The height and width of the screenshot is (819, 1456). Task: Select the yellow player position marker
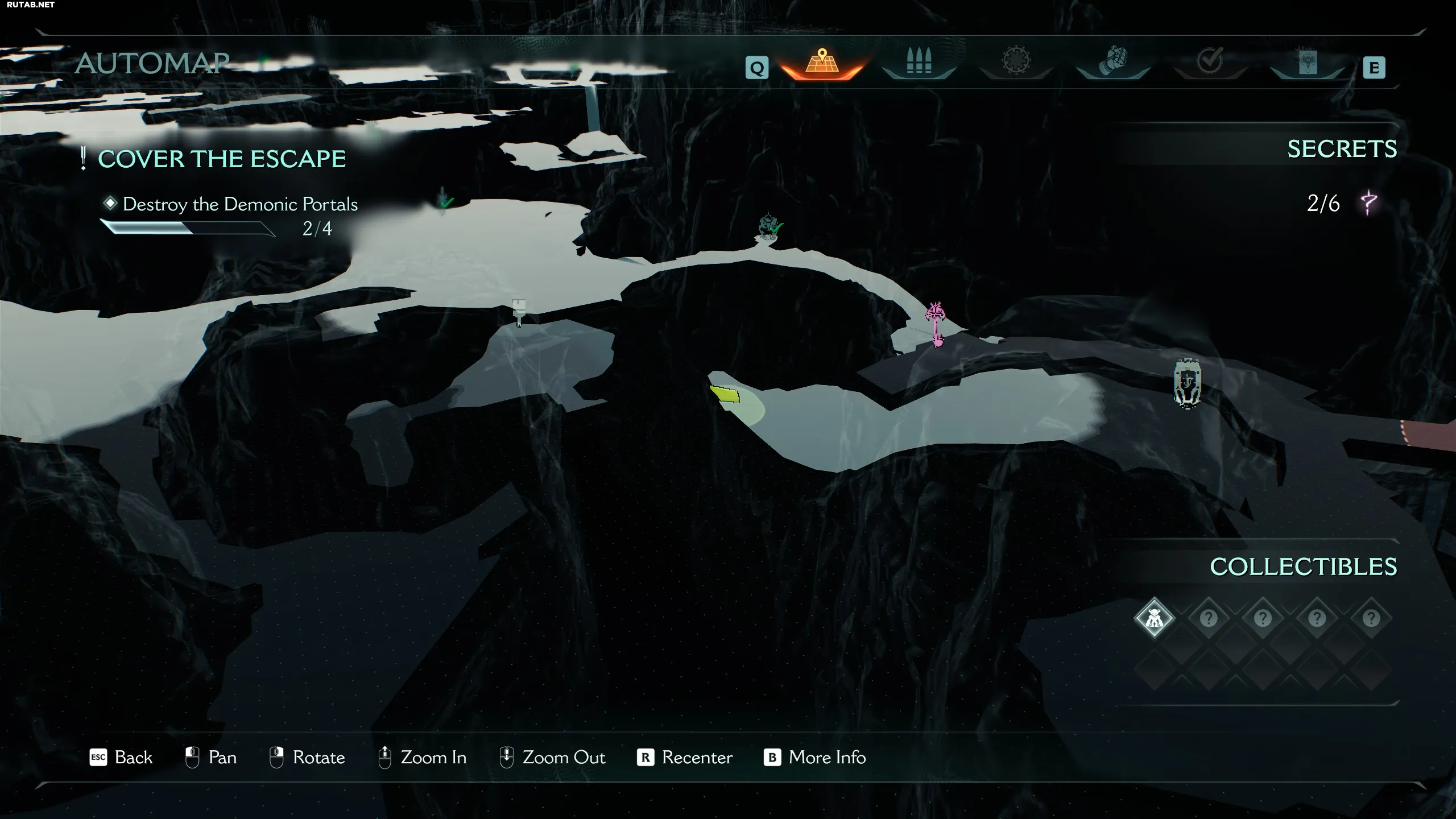pos(725,394)
